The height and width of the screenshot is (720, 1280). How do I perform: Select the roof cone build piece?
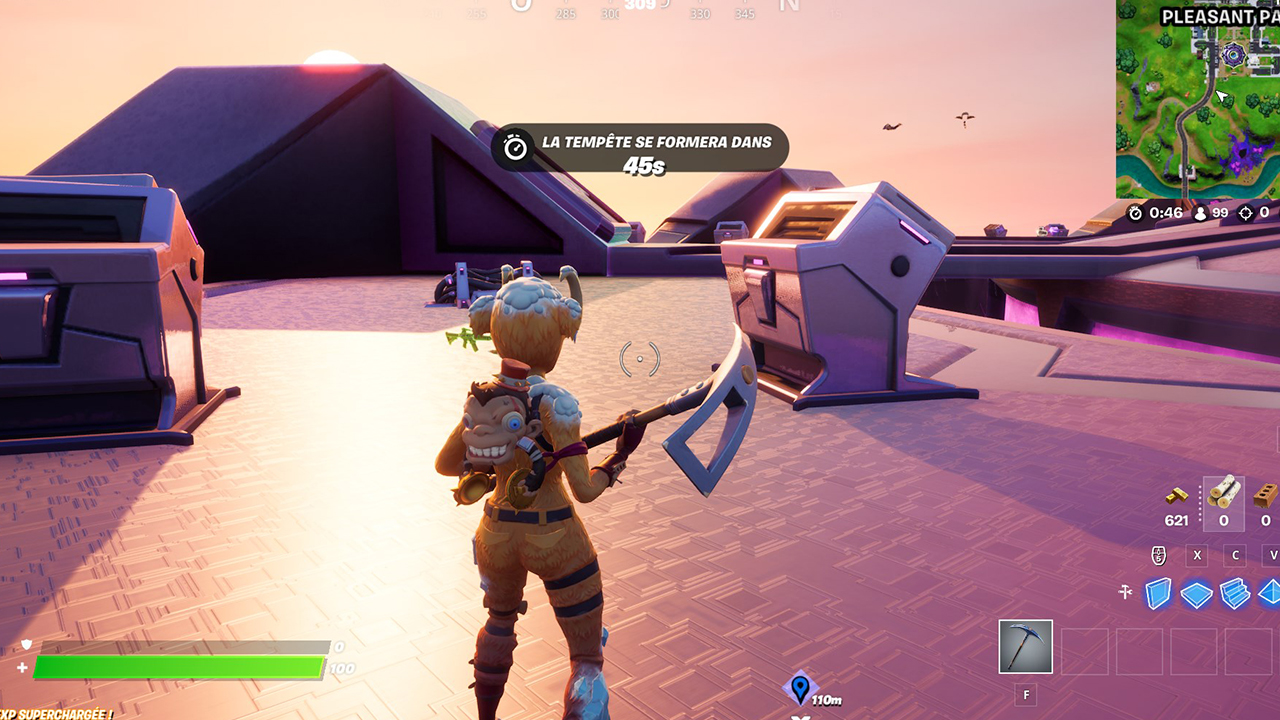1271,594
